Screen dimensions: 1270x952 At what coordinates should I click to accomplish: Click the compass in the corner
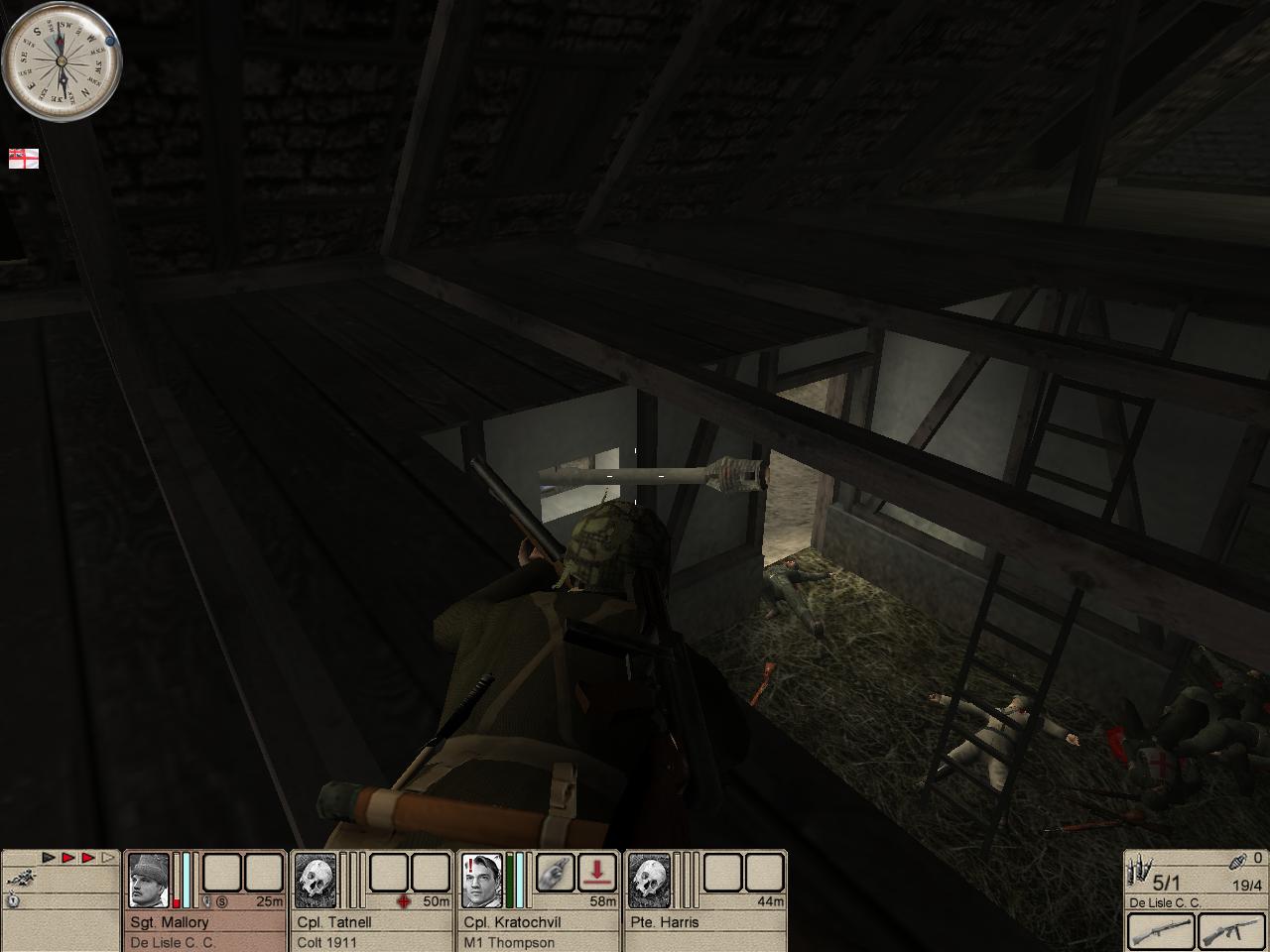pos(62,61)
